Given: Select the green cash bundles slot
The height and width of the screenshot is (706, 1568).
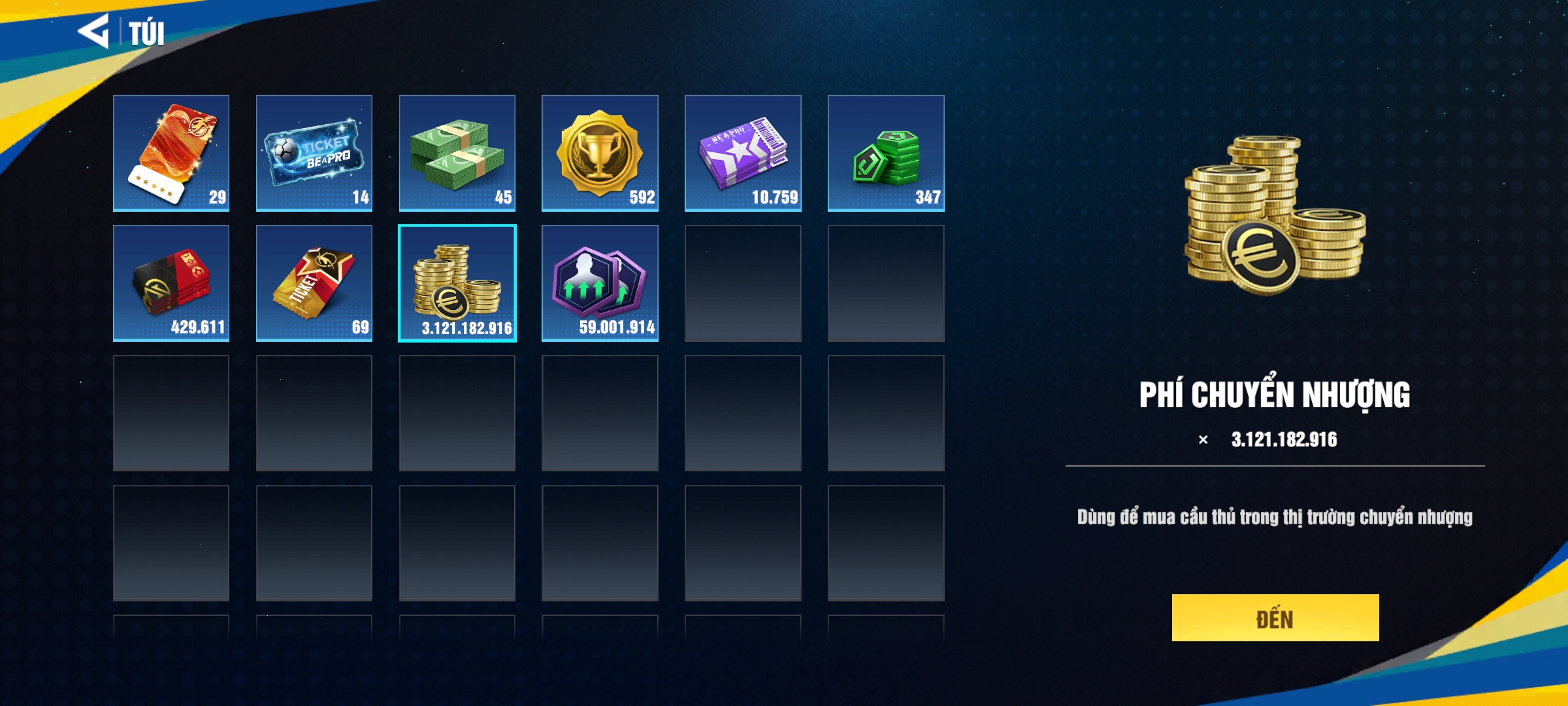Looking at the screenshot, I should point(457,153).
